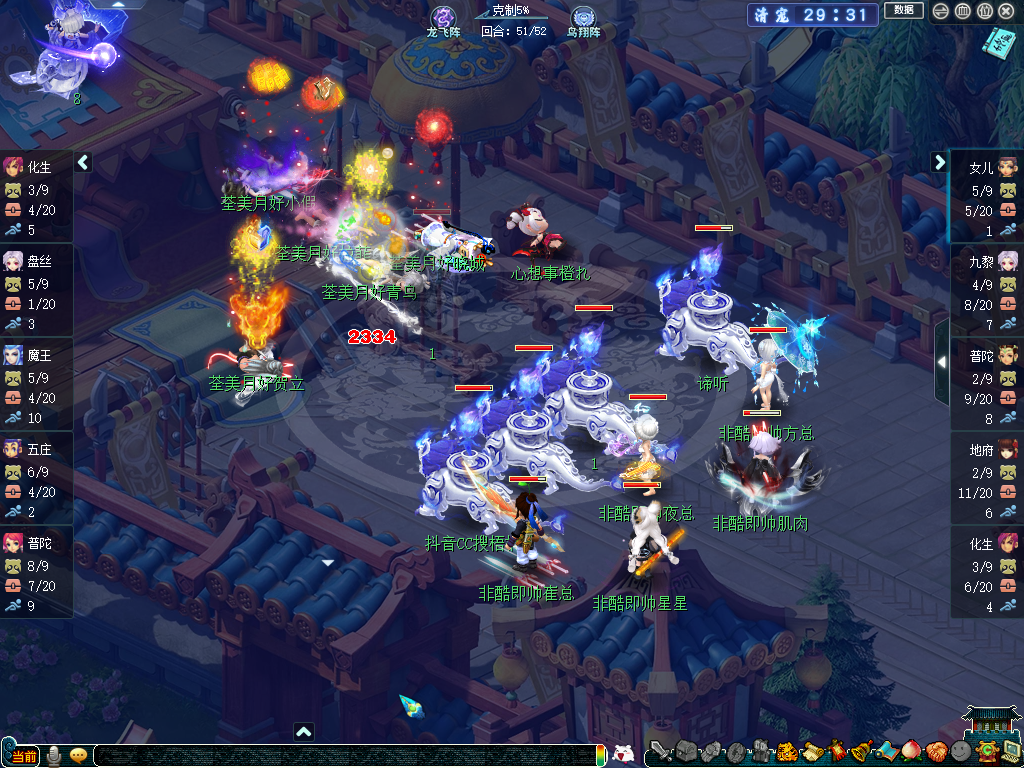Screen dimensions: 1024x768
Task: Collapse the right team panel arrow
Action: pos(939,162)
